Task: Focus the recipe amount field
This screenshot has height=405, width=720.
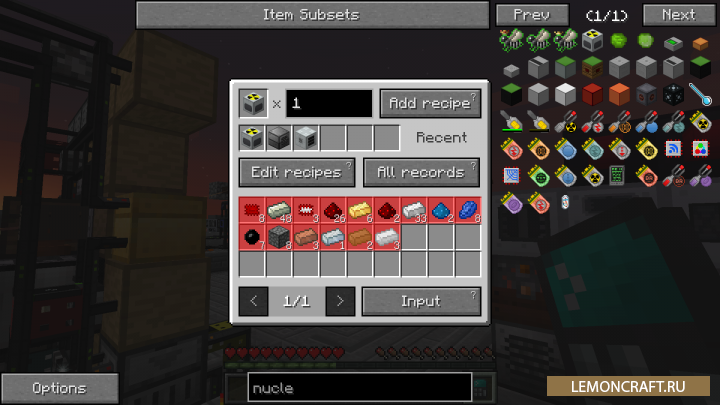Action: [330, 104]
